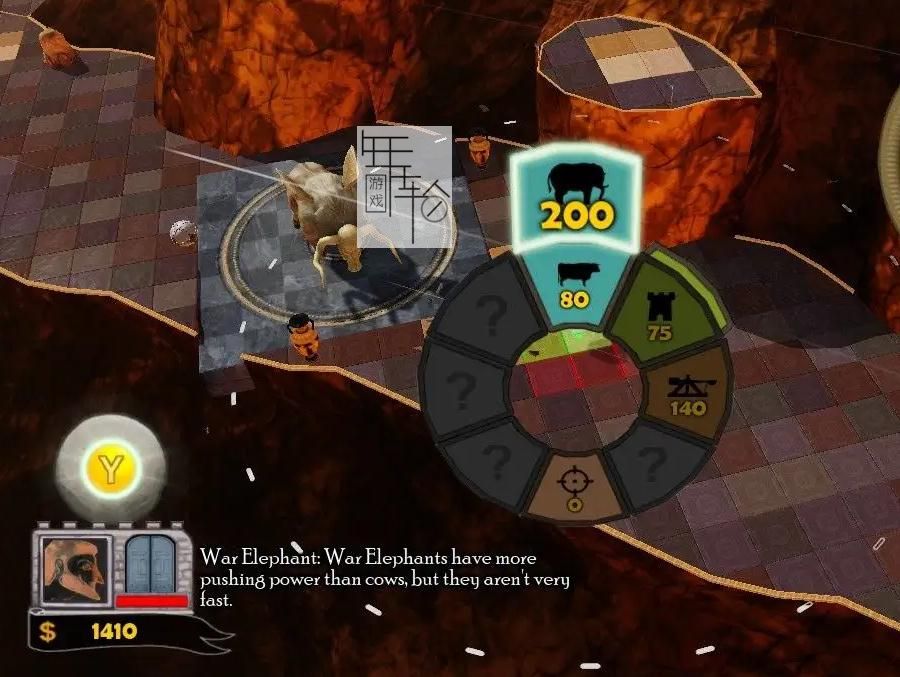900x677 pixels.
Task: Pick the tower defense costing 75
Action: (658, 310)
